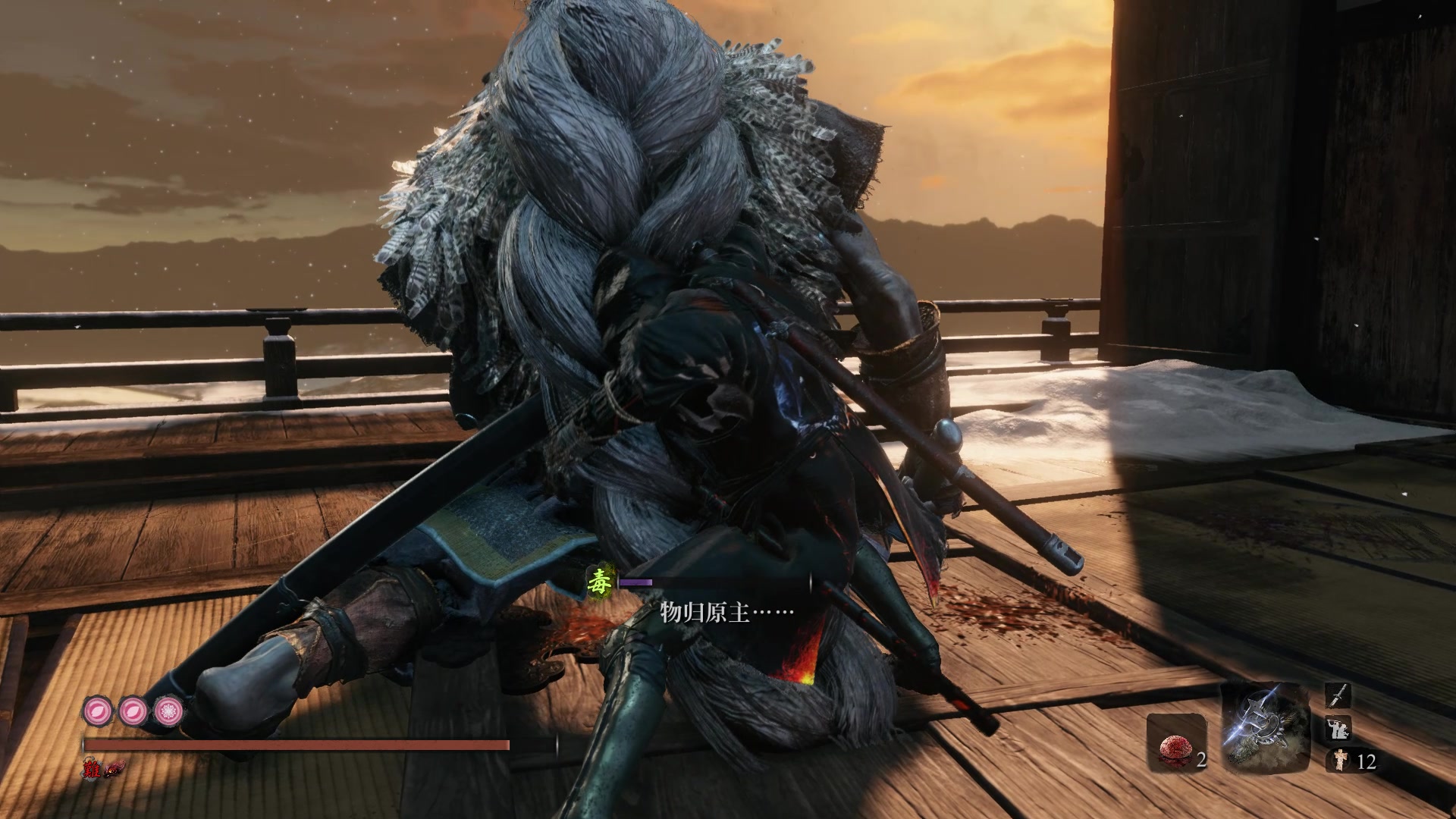Click the snowflake-patterned resurrection node

(168, 711)
